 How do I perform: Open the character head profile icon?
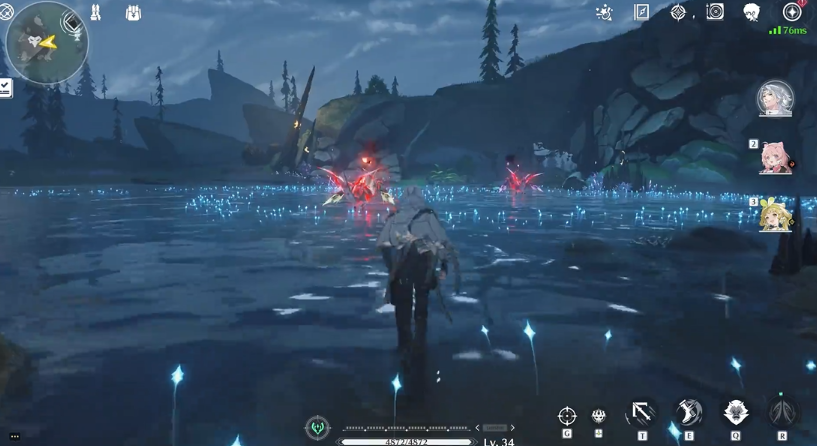tap(752, 12)
